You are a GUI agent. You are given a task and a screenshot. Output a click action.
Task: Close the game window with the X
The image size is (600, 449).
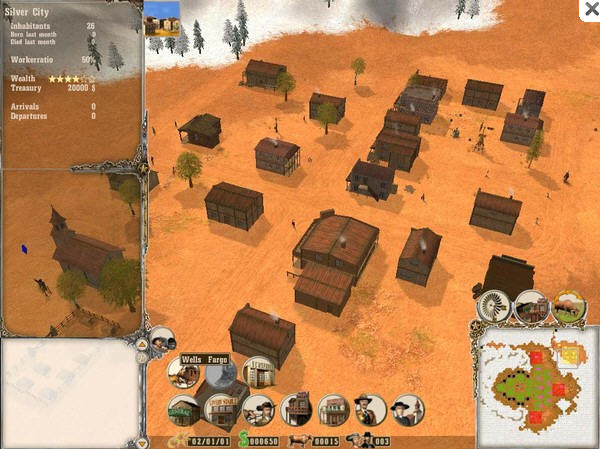(588, 9)
